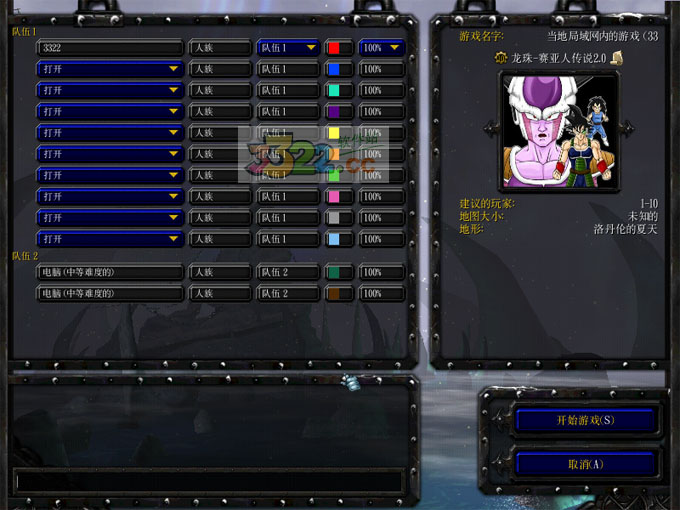Select the 队伍2 team box on the brown computer row
Screen dimensions: 680x510
288,294
